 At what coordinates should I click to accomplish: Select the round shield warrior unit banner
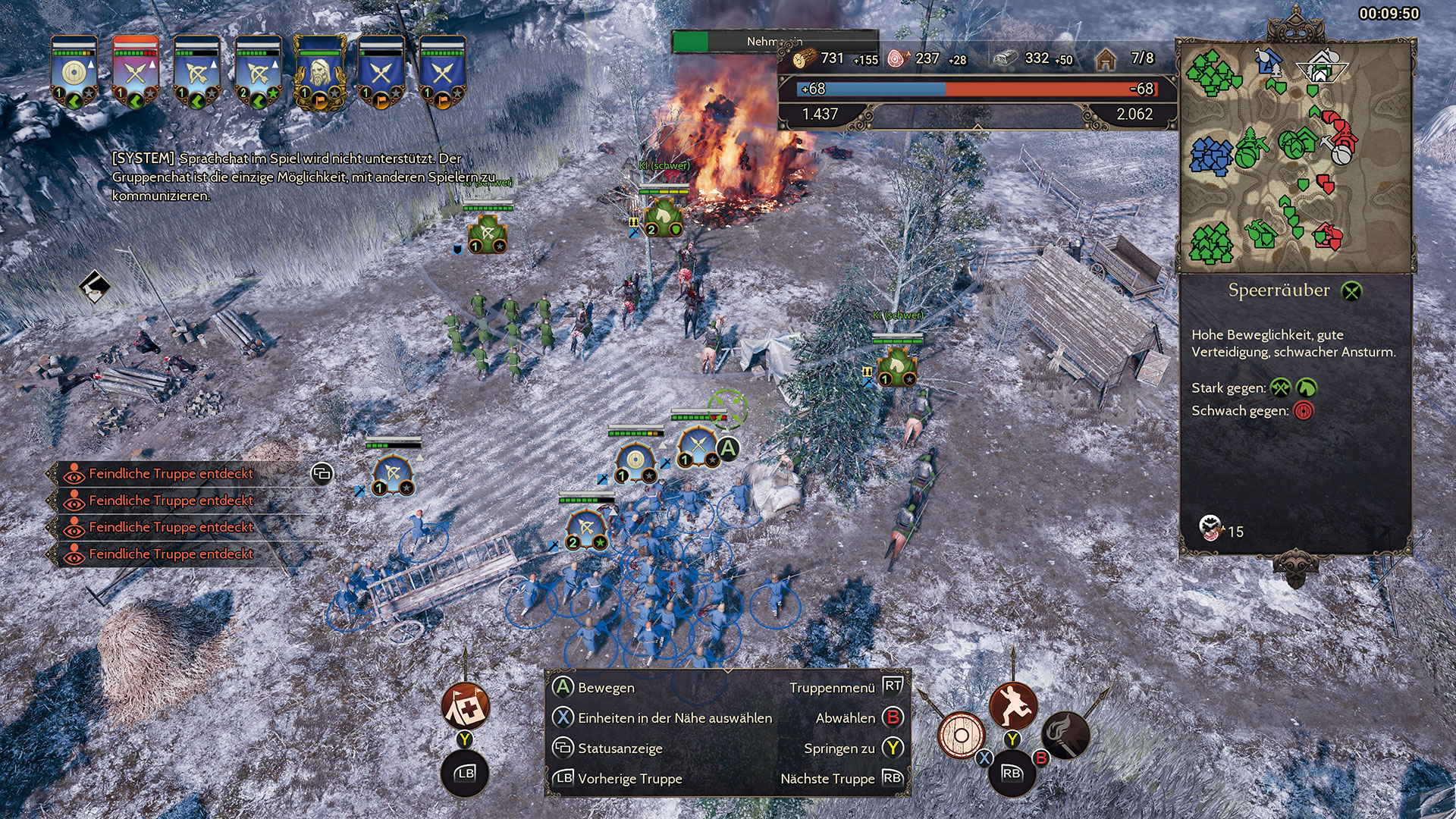72,72
